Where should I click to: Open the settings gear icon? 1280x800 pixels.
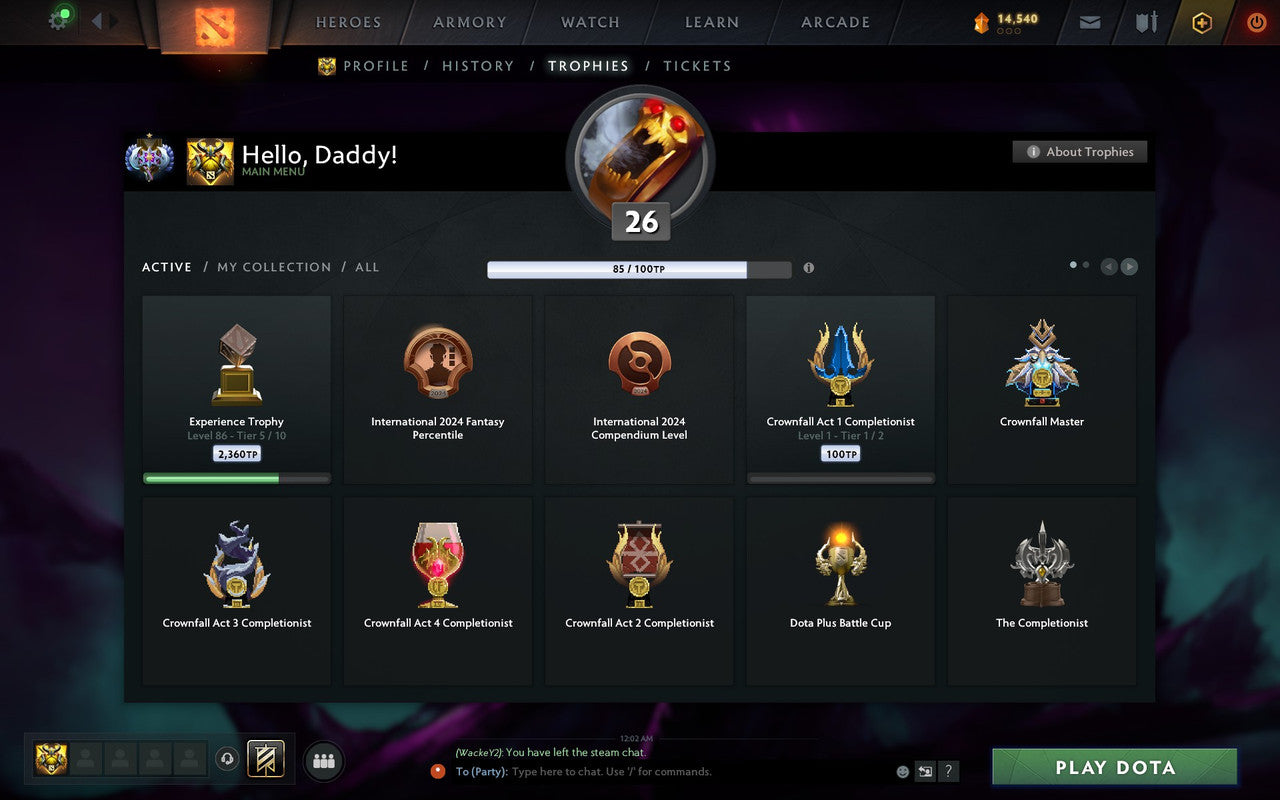[x=58, y=19]
